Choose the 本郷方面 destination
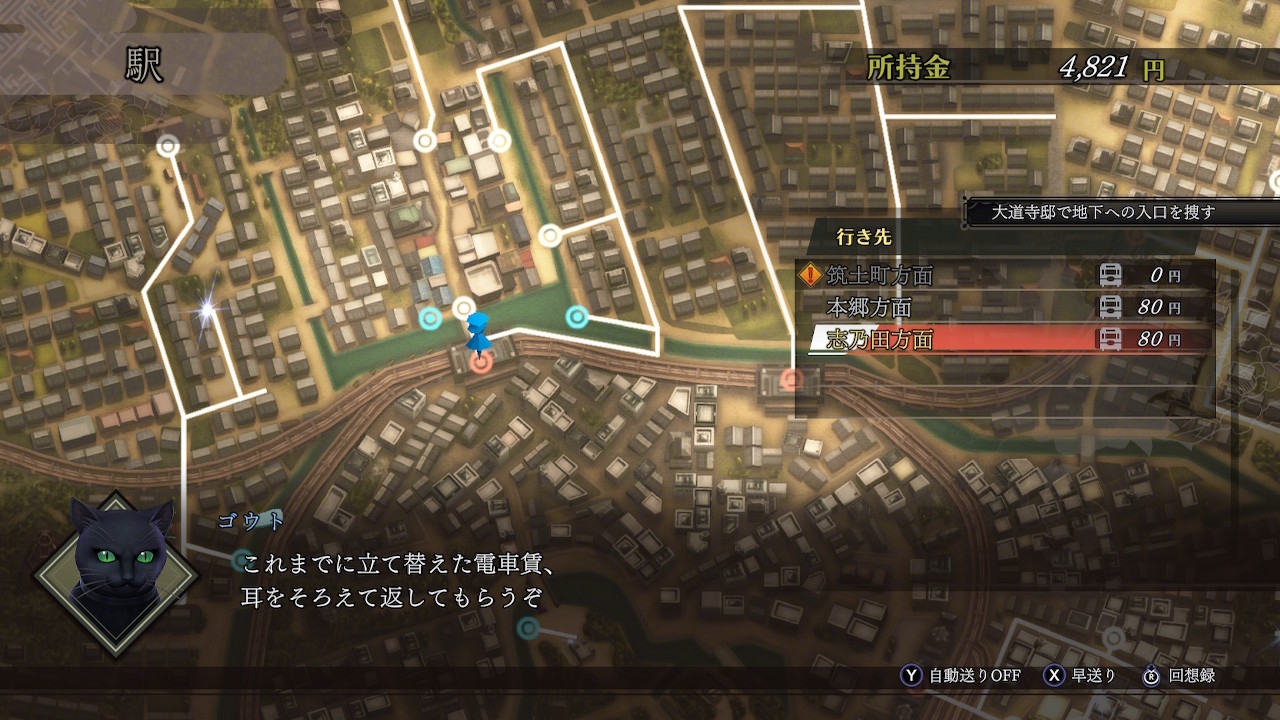This screenshot has width=1280, height=720. 869,307
